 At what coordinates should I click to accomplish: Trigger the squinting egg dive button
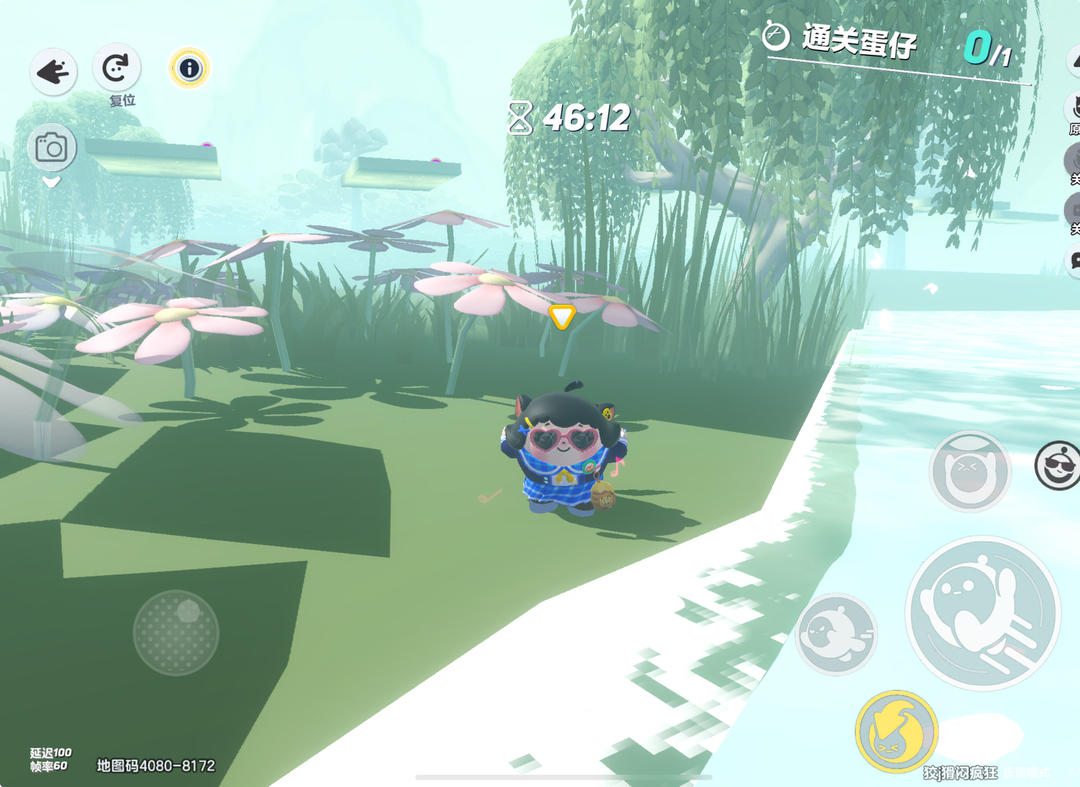click(969, 471)
